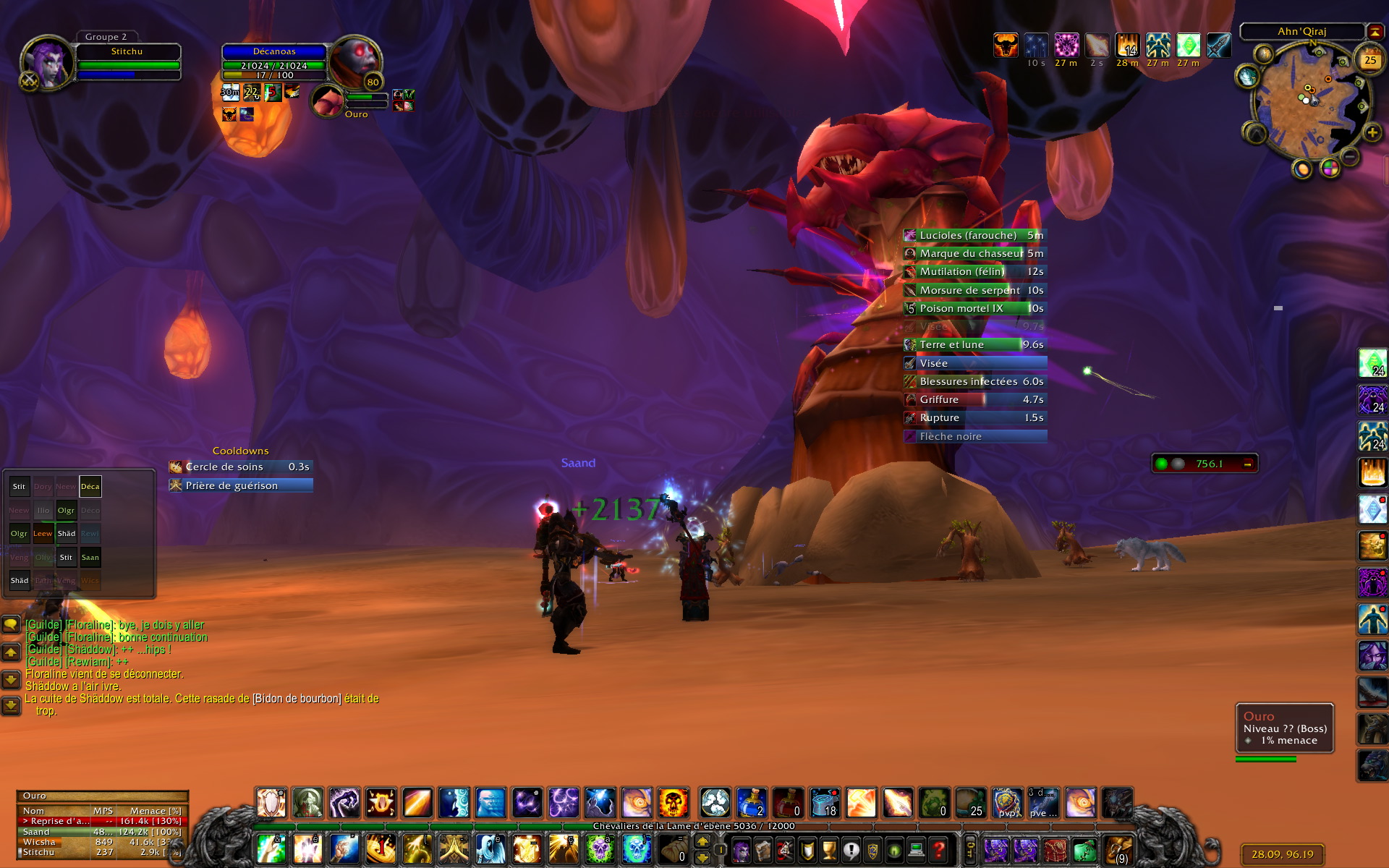
Task: Zoom in the minimap with the plus button
Action: pos(1372,133)
